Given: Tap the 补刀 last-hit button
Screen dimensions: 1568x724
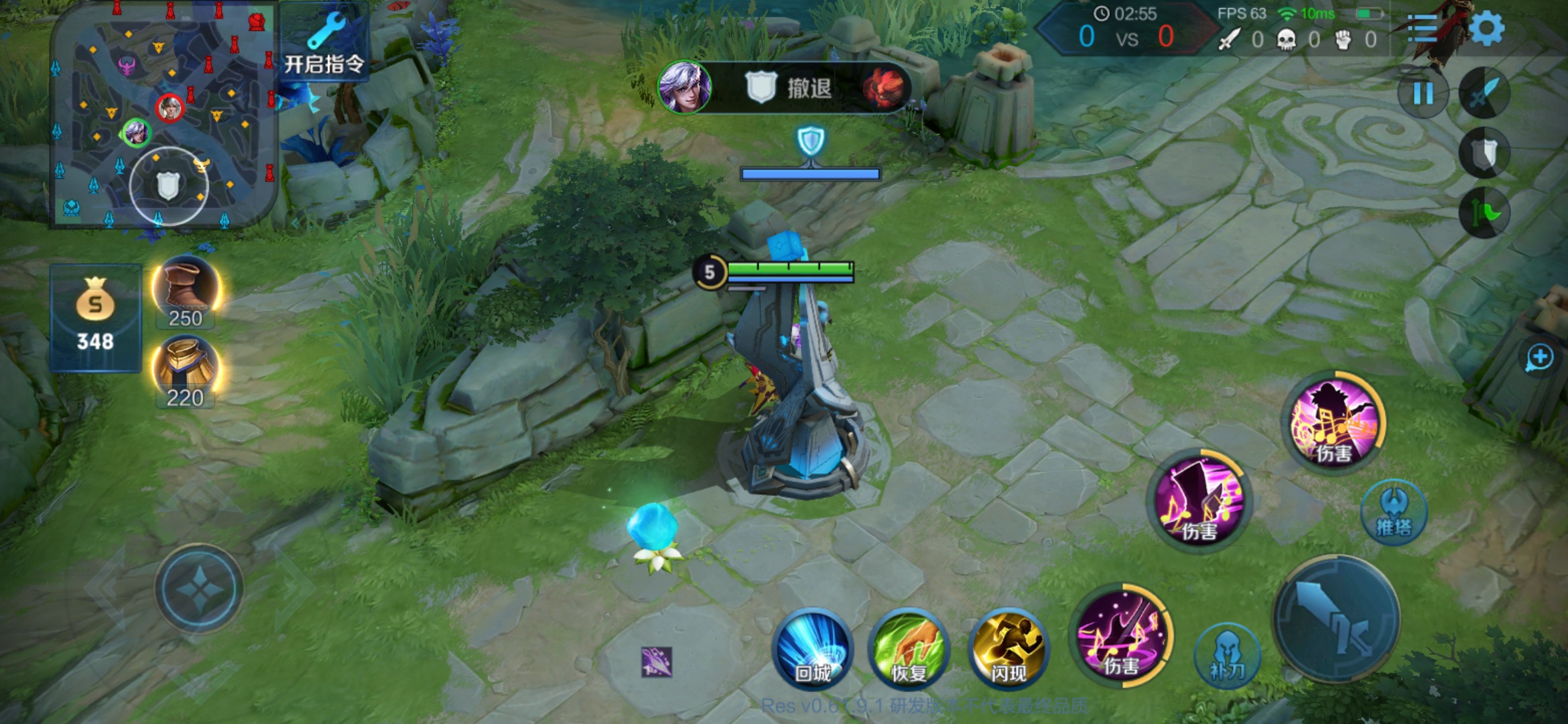Looking at the screenshot, I should (x=1227, y=656).
